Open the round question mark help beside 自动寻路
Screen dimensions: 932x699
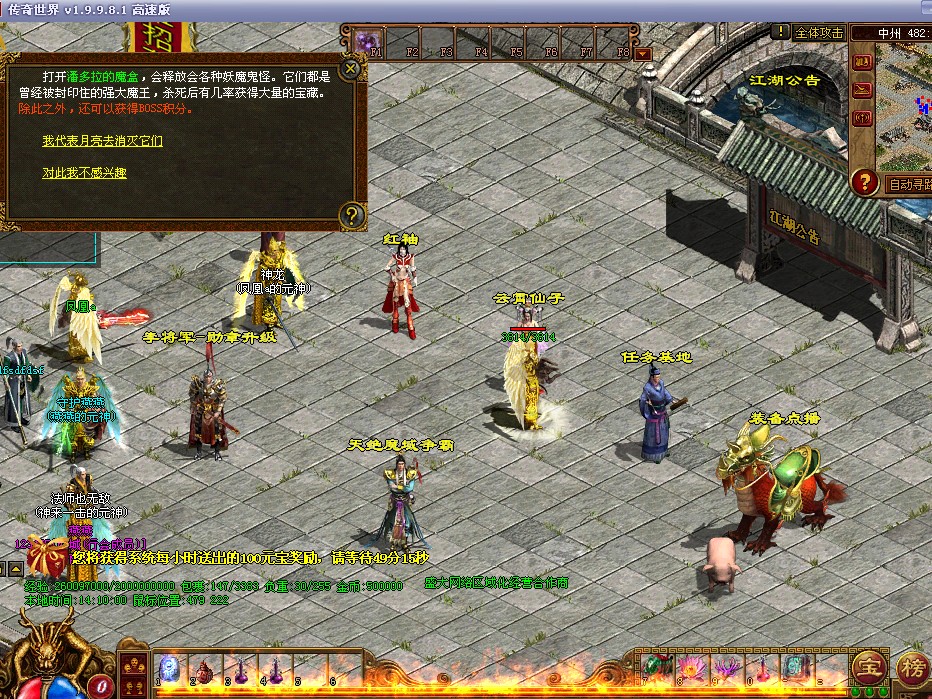[865, 182]
